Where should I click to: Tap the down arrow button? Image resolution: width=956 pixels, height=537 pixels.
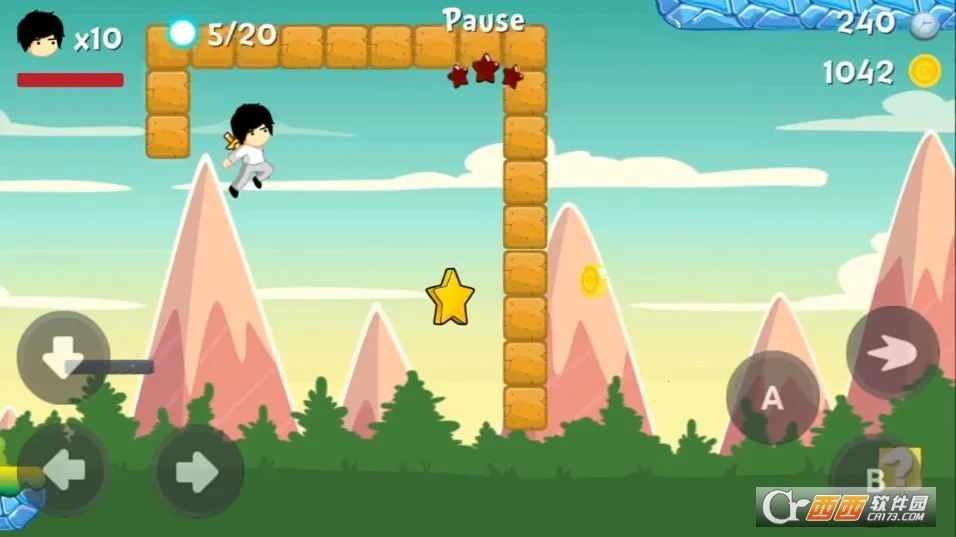click(x=63, y=357)
